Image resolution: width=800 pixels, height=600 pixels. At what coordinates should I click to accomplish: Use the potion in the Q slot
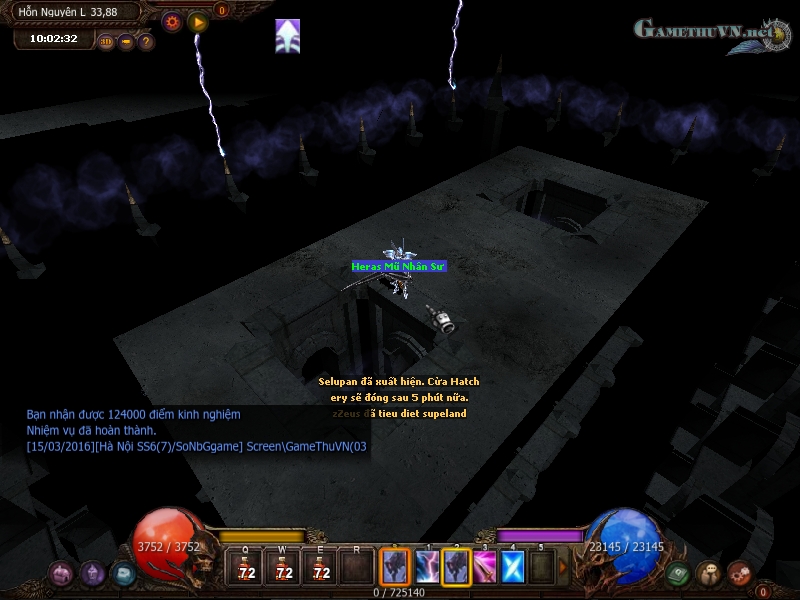[x=246, y=568]
